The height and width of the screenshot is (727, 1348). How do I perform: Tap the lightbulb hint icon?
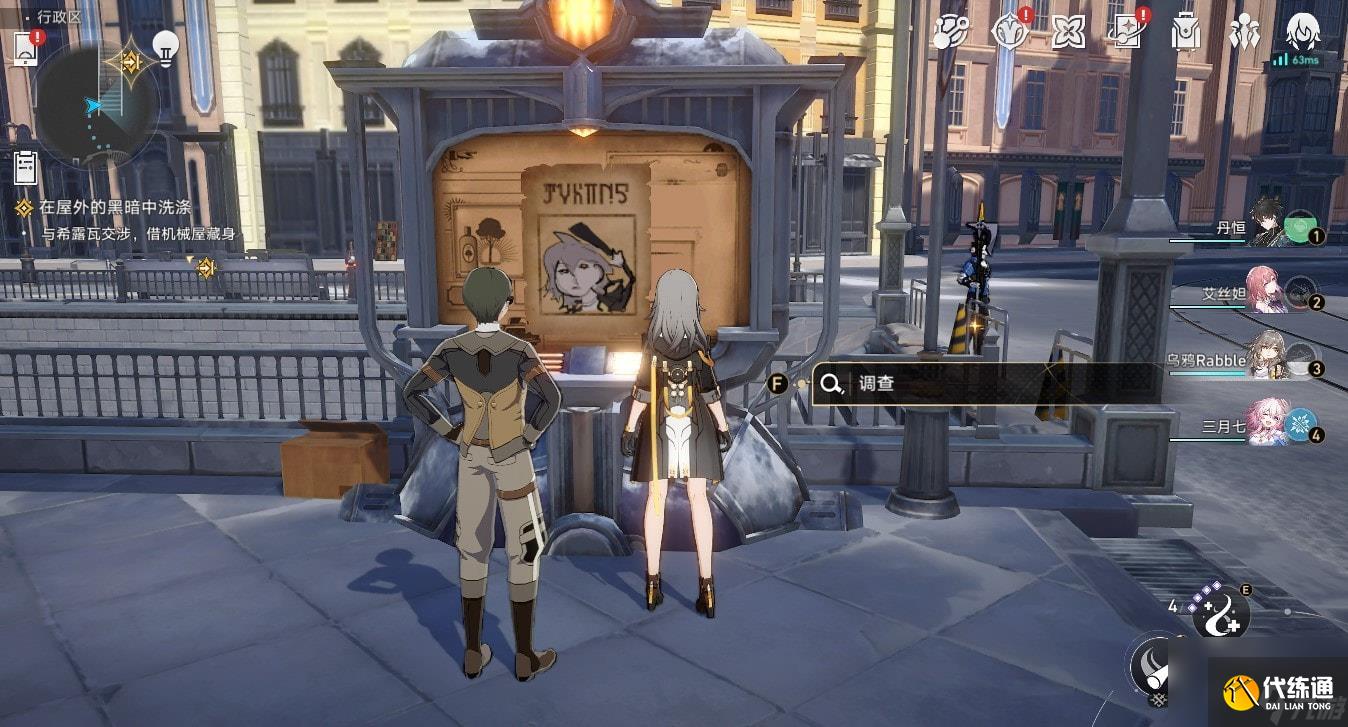[165, 47]
